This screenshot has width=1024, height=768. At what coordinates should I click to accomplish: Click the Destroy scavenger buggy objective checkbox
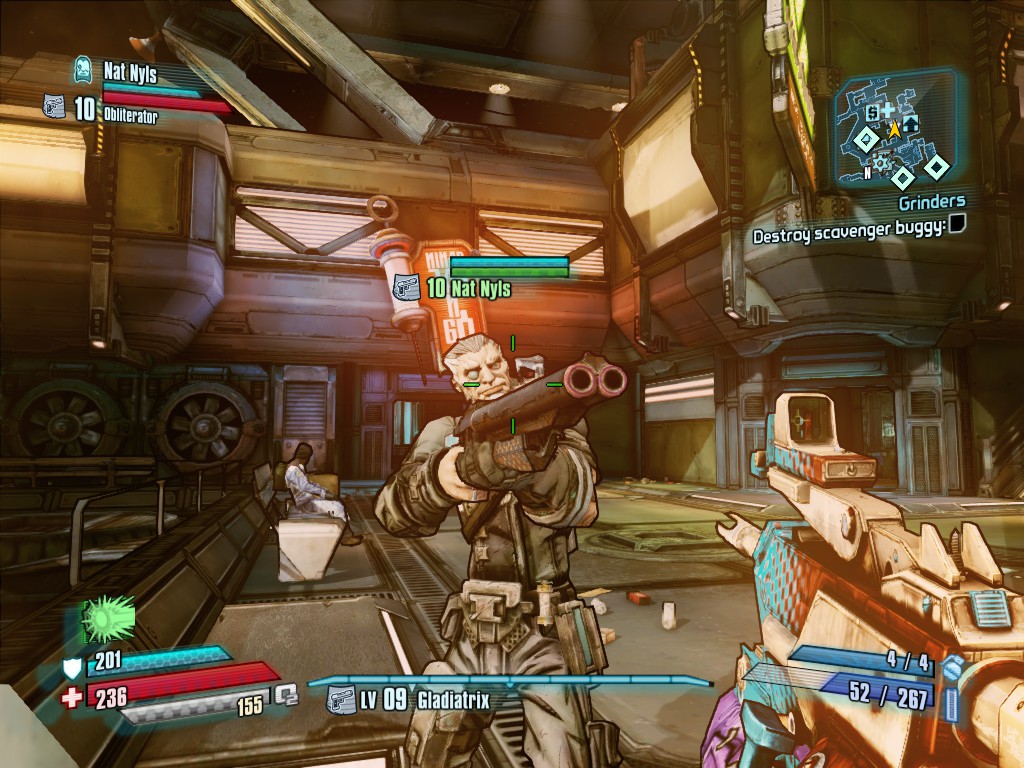pyautogui.click(x=957, y=225)
